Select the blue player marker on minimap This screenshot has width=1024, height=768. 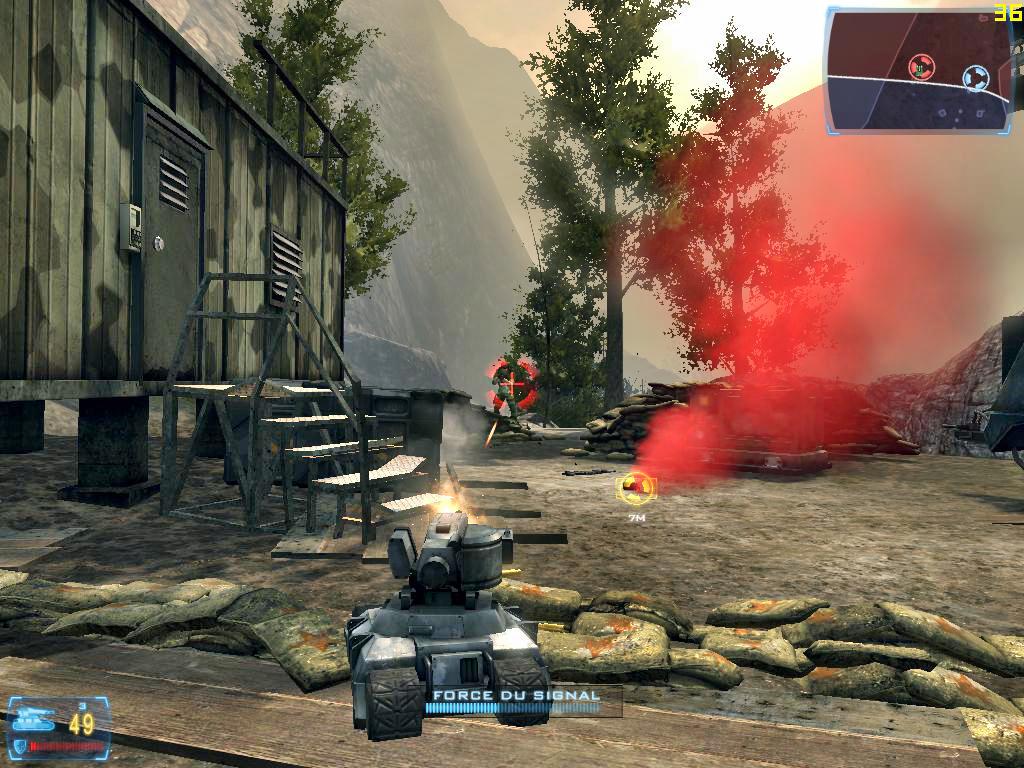pyautogui.click(x=975, y=77)
